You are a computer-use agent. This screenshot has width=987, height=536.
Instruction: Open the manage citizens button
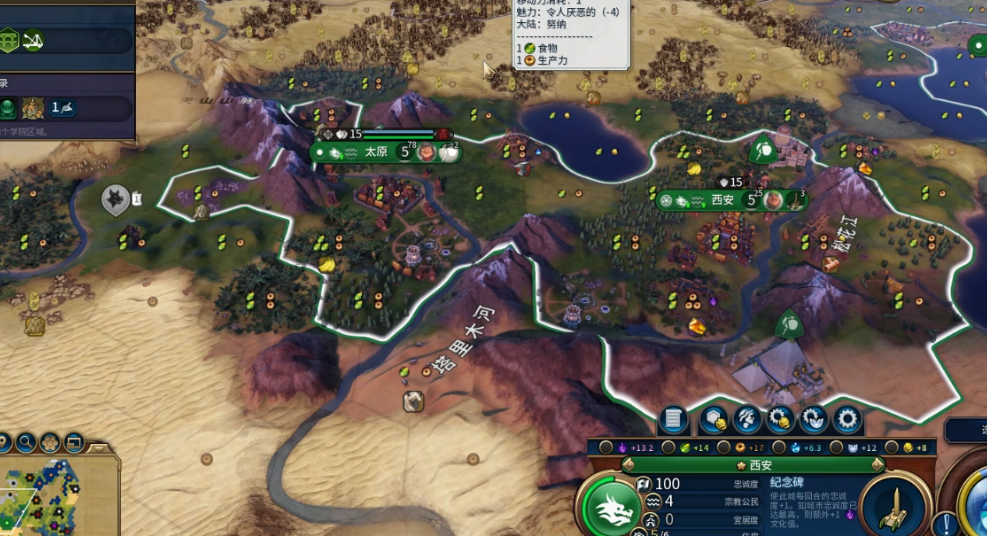coord(746,420)
